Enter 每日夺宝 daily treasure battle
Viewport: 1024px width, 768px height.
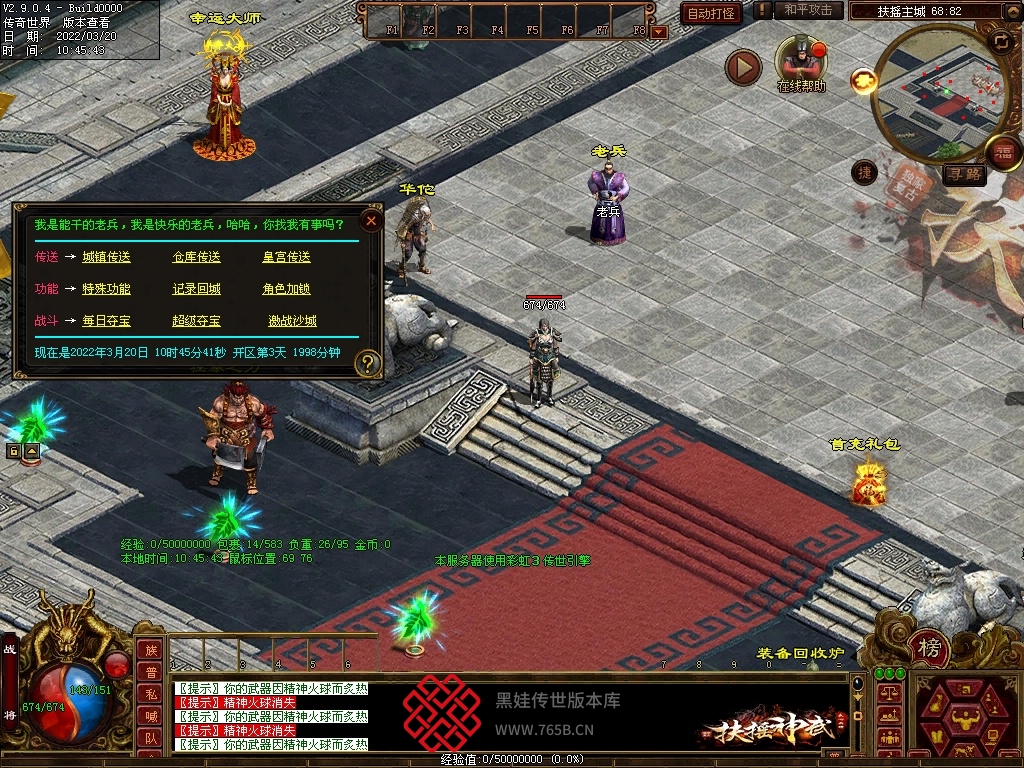point(106,321)
